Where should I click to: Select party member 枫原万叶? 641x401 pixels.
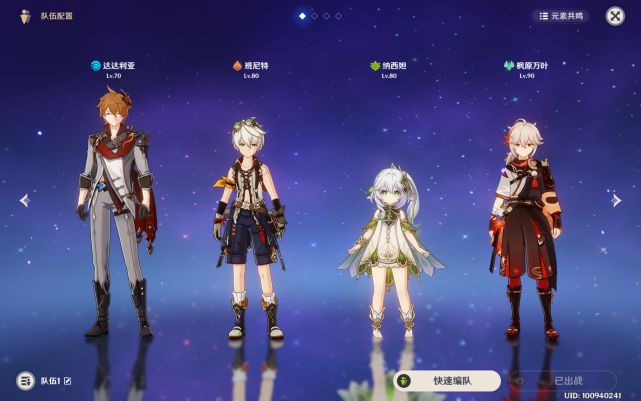tap(523, 220)
